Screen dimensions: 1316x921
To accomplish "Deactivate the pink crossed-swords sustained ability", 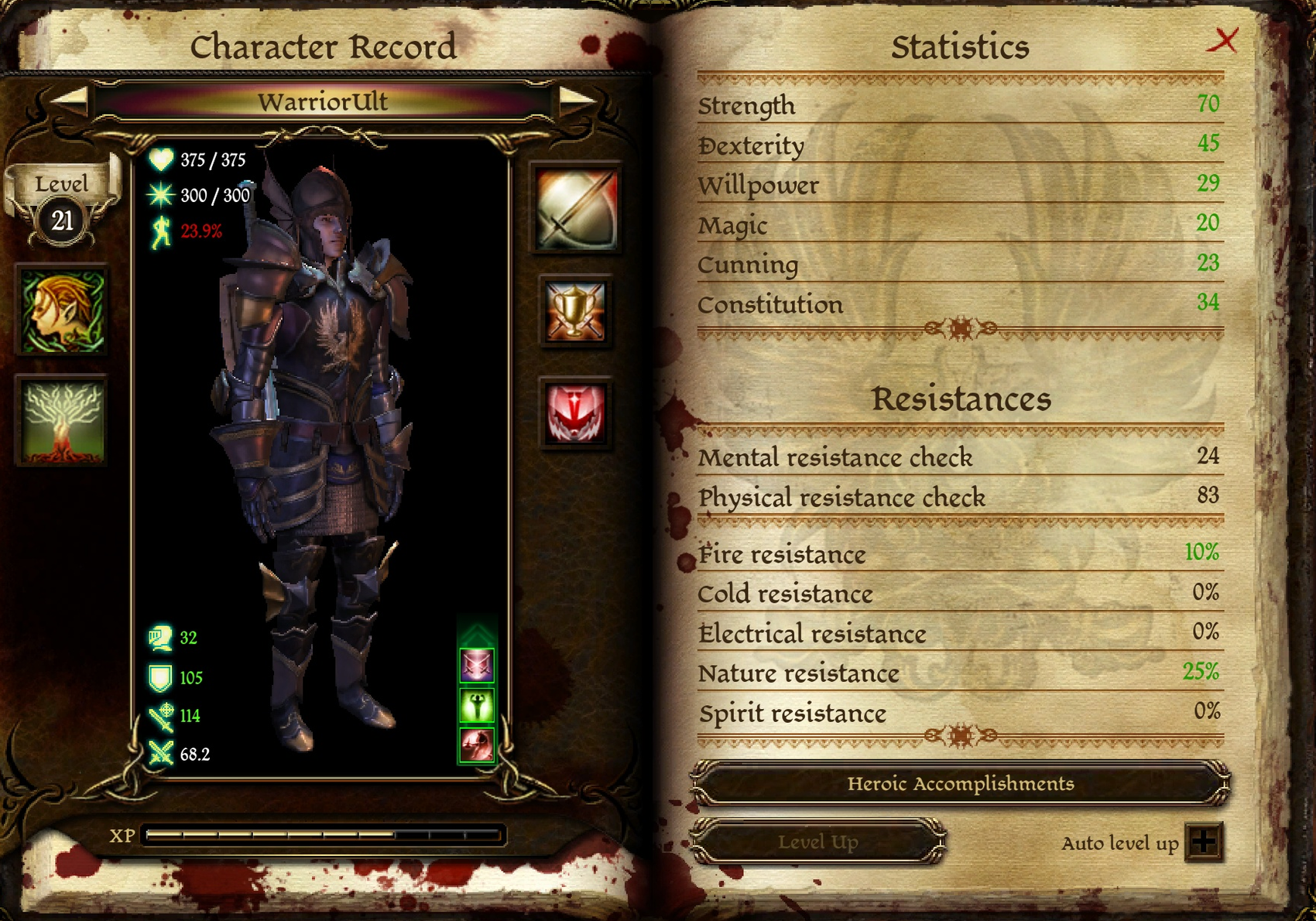I will coord(478,664).
